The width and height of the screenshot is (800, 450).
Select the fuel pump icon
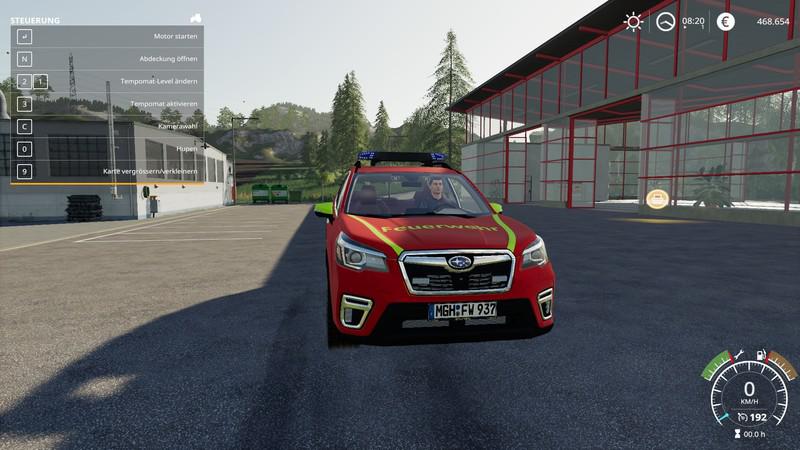762,355
